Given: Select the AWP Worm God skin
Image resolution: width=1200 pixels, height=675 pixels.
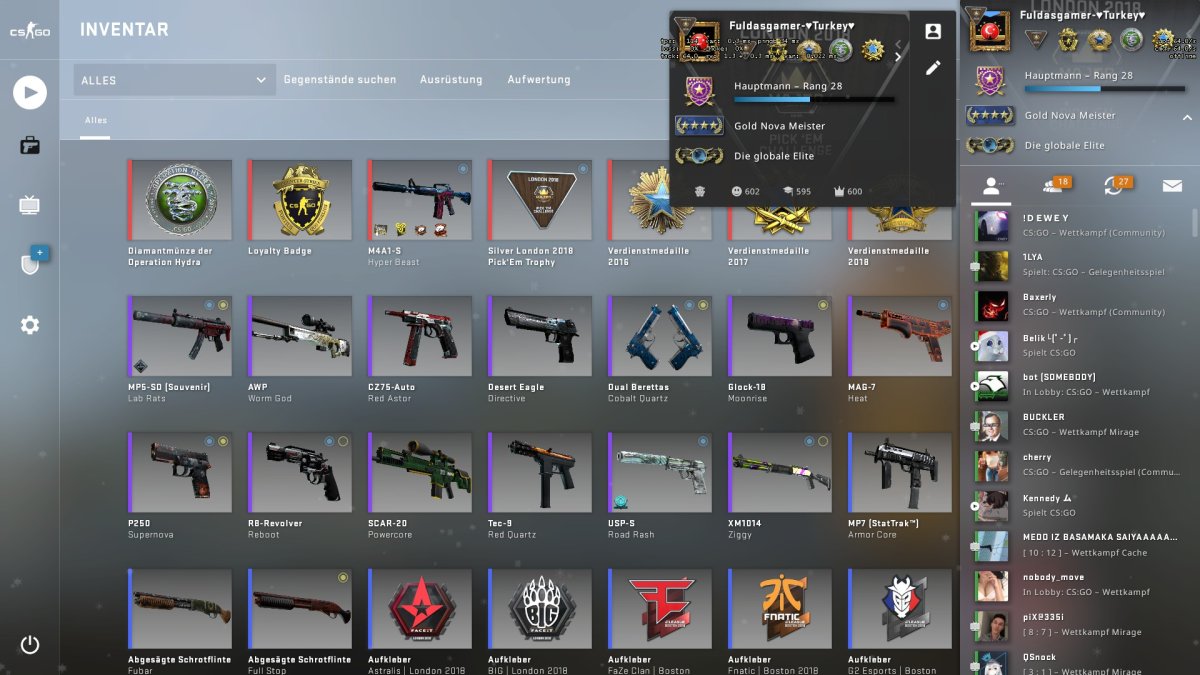Looking at the screenshot, I should point(299,336).
